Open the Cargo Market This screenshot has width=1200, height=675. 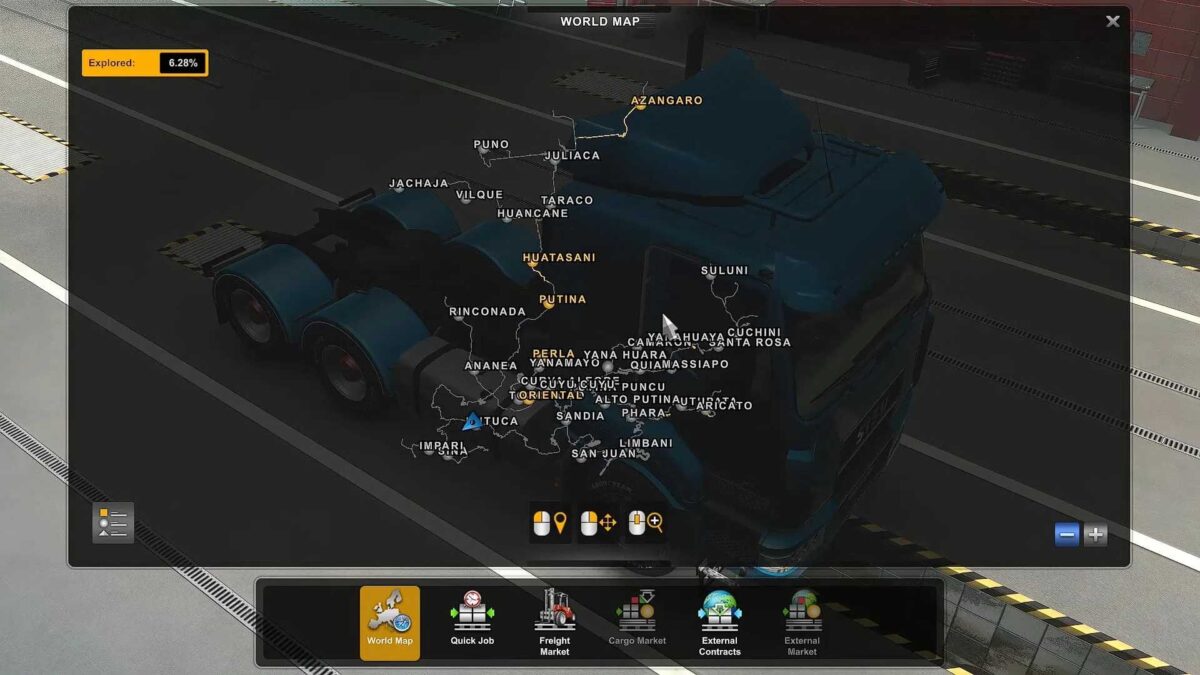click(637, 622)
